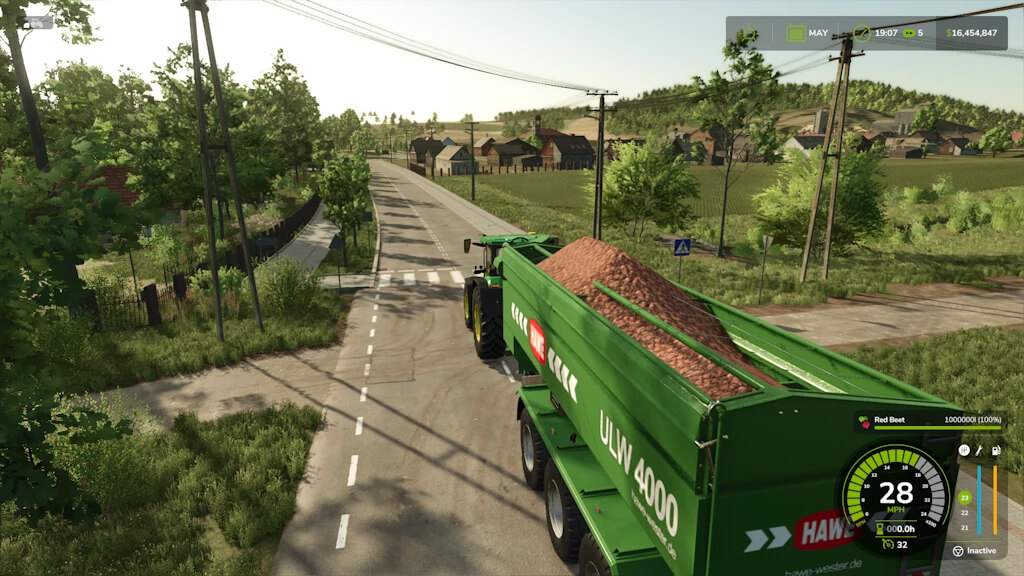Activate the Inactive steering wheel helper indicator

(x=958, y=551)
